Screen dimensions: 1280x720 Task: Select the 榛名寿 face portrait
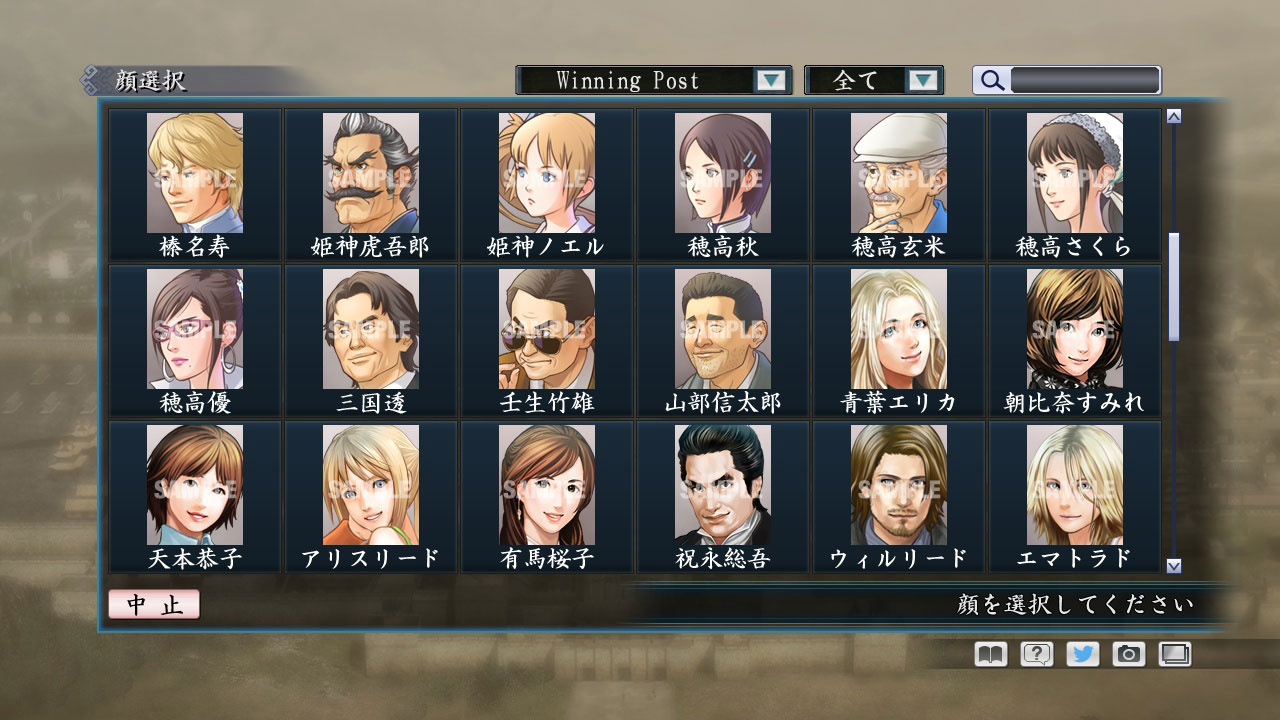click(x=195, y=172)
